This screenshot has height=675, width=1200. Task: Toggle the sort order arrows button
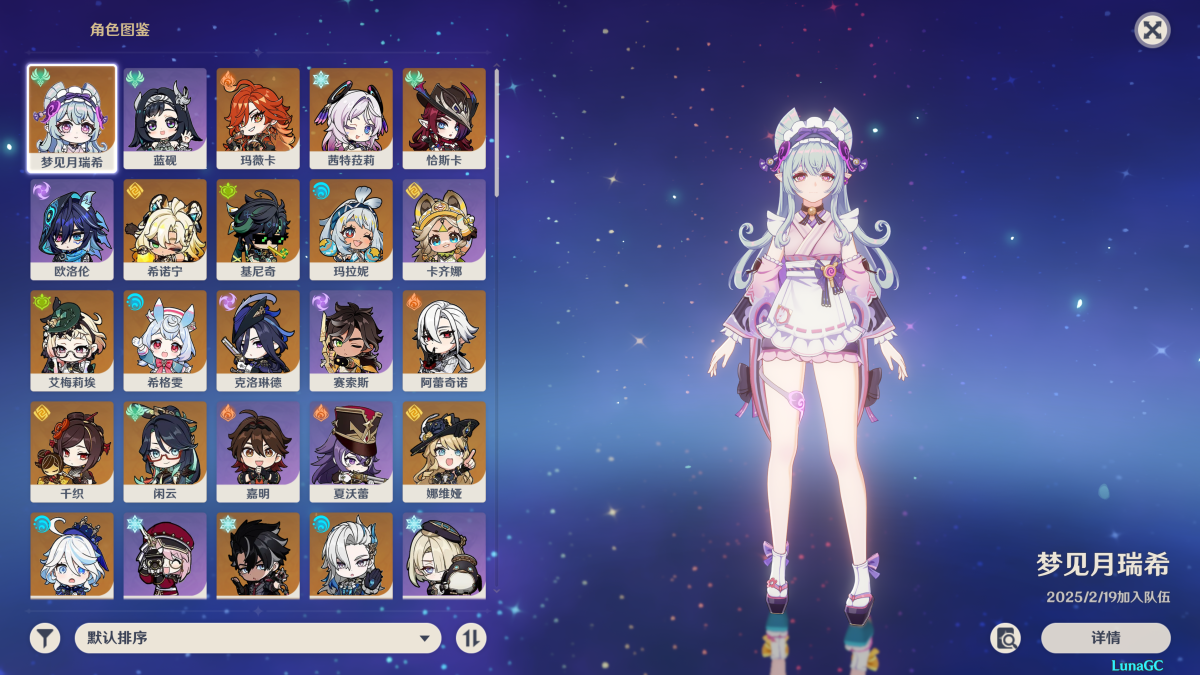coord(471,638)
